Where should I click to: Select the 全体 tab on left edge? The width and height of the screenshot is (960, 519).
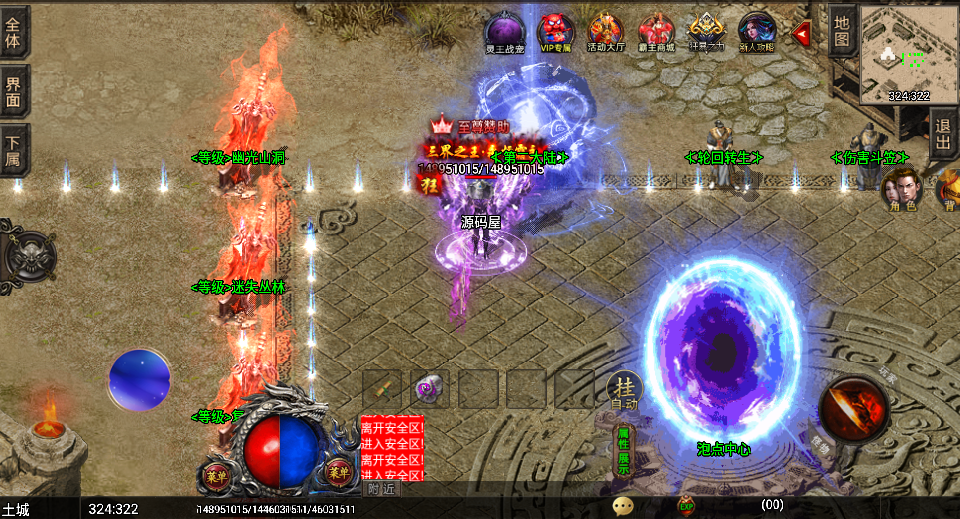pos(14,31)
